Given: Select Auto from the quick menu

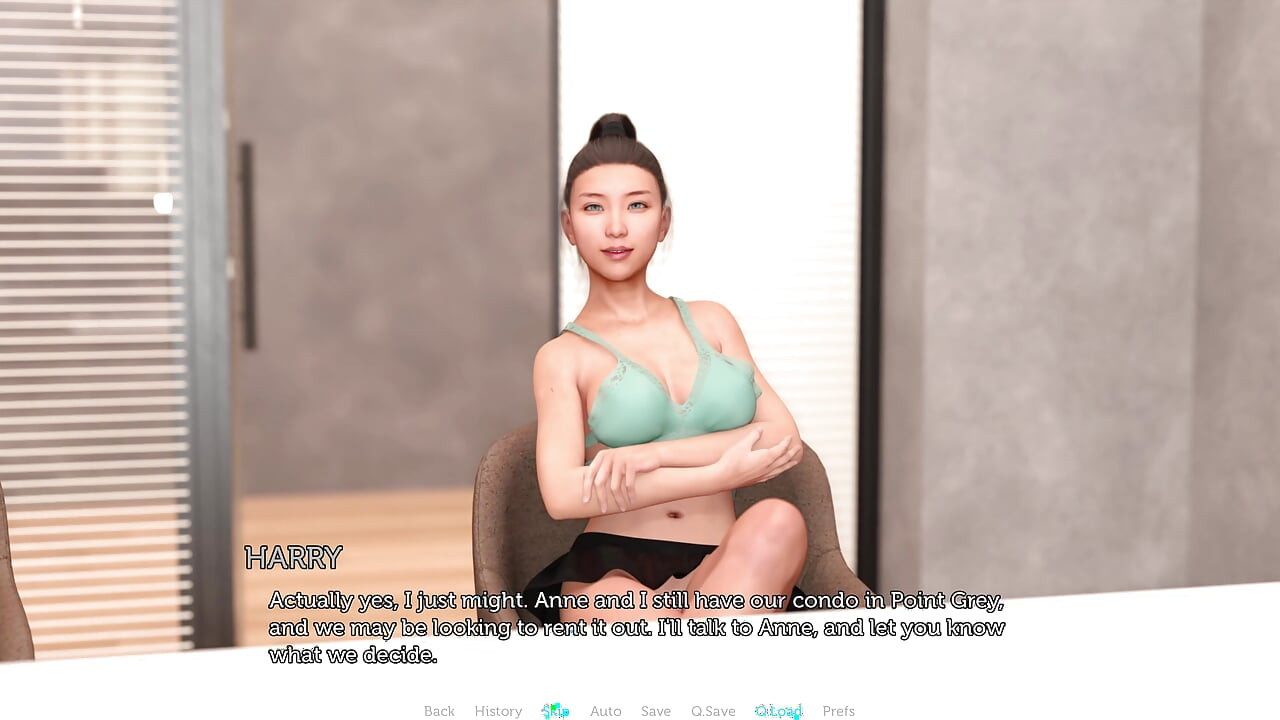Looking at the screenshot, I should [606, 711].
